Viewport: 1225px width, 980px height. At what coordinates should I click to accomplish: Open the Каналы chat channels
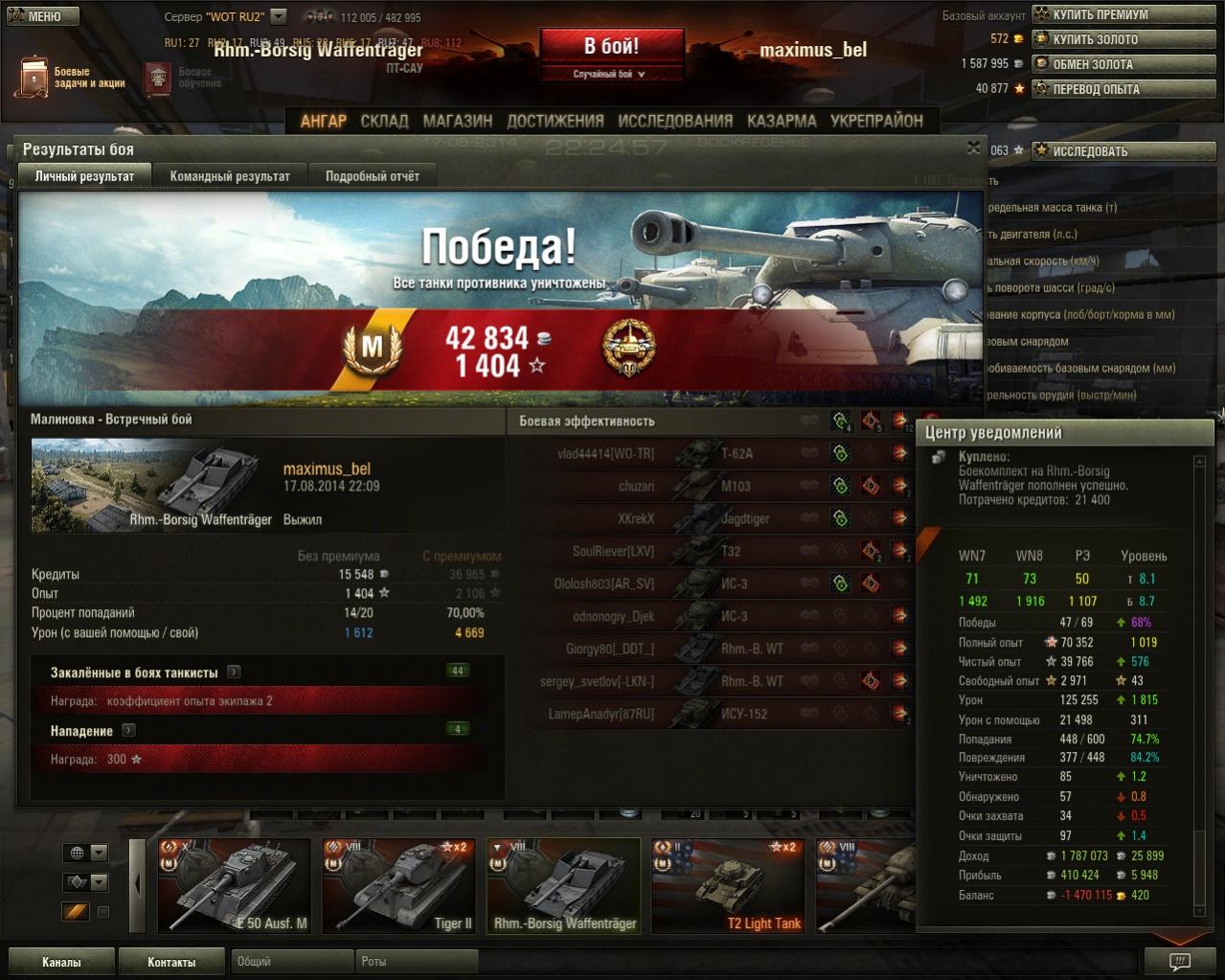tap(61, 962)
